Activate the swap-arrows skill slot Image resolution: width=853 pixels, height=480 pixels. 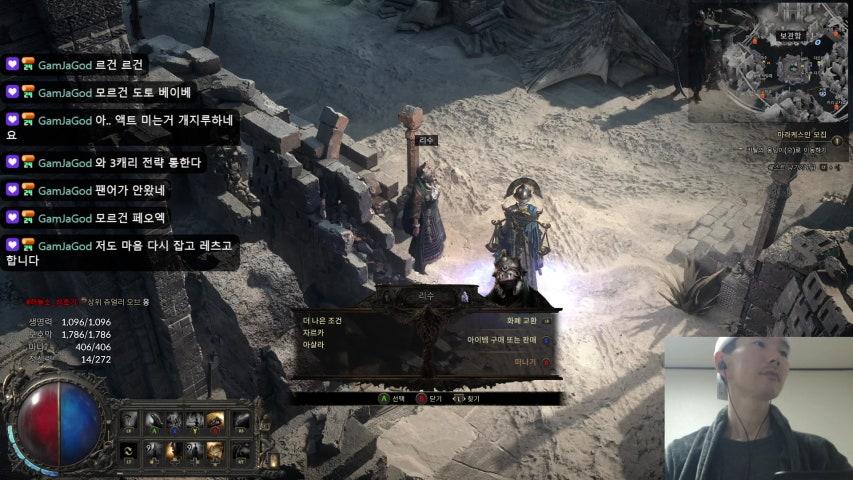[129, 453]
